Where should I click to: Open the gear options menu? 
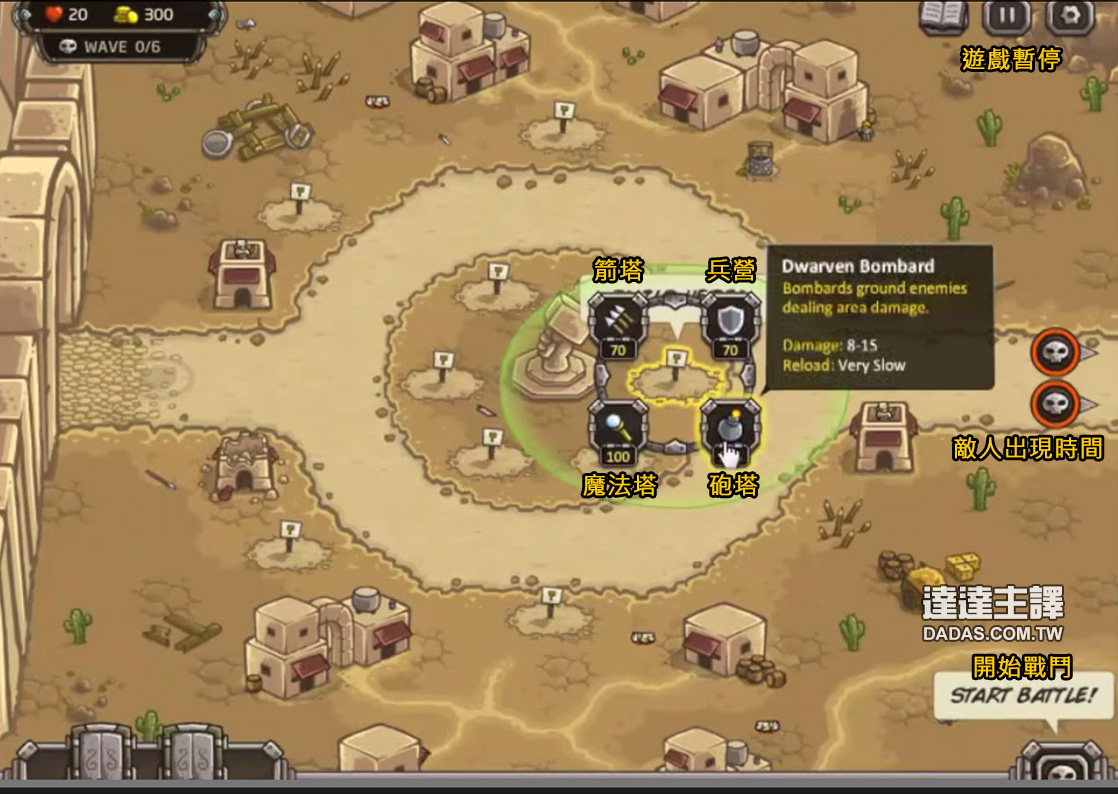coord(1069,16)
